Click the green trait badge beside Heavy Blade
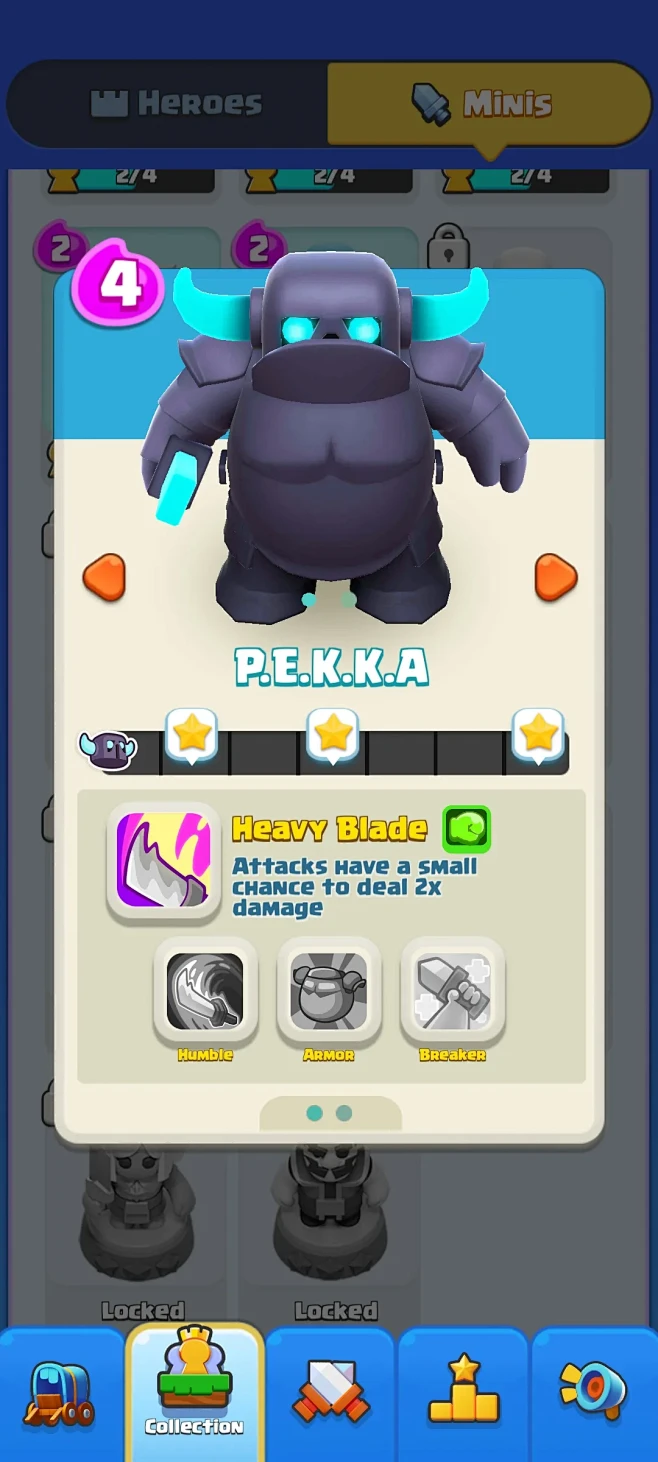This screenshot has height=1462, width=658. (x=467, y=828)
